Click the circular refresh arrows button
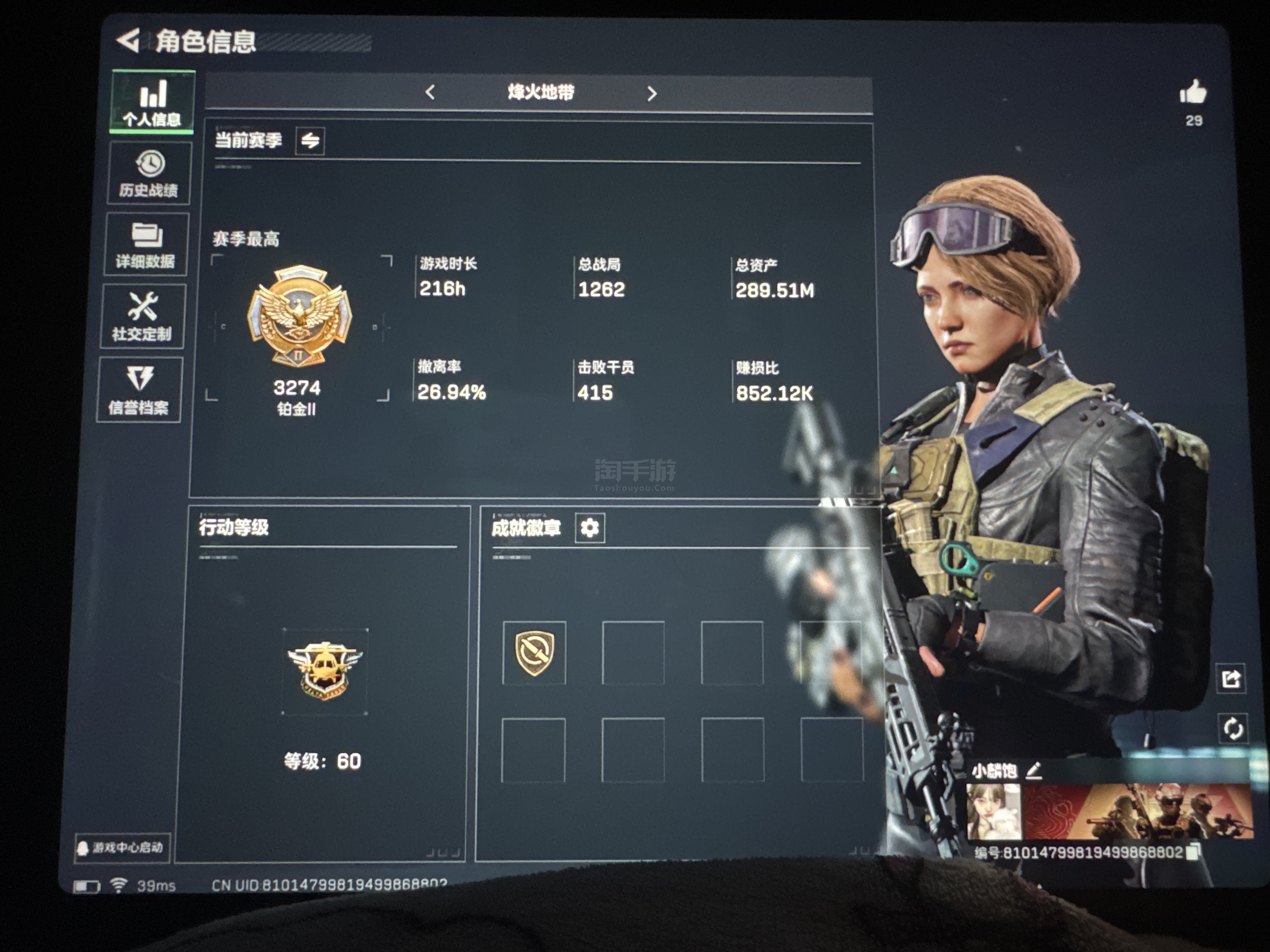This screenshot has height=952, width=1270. (x=1233, y=729)
